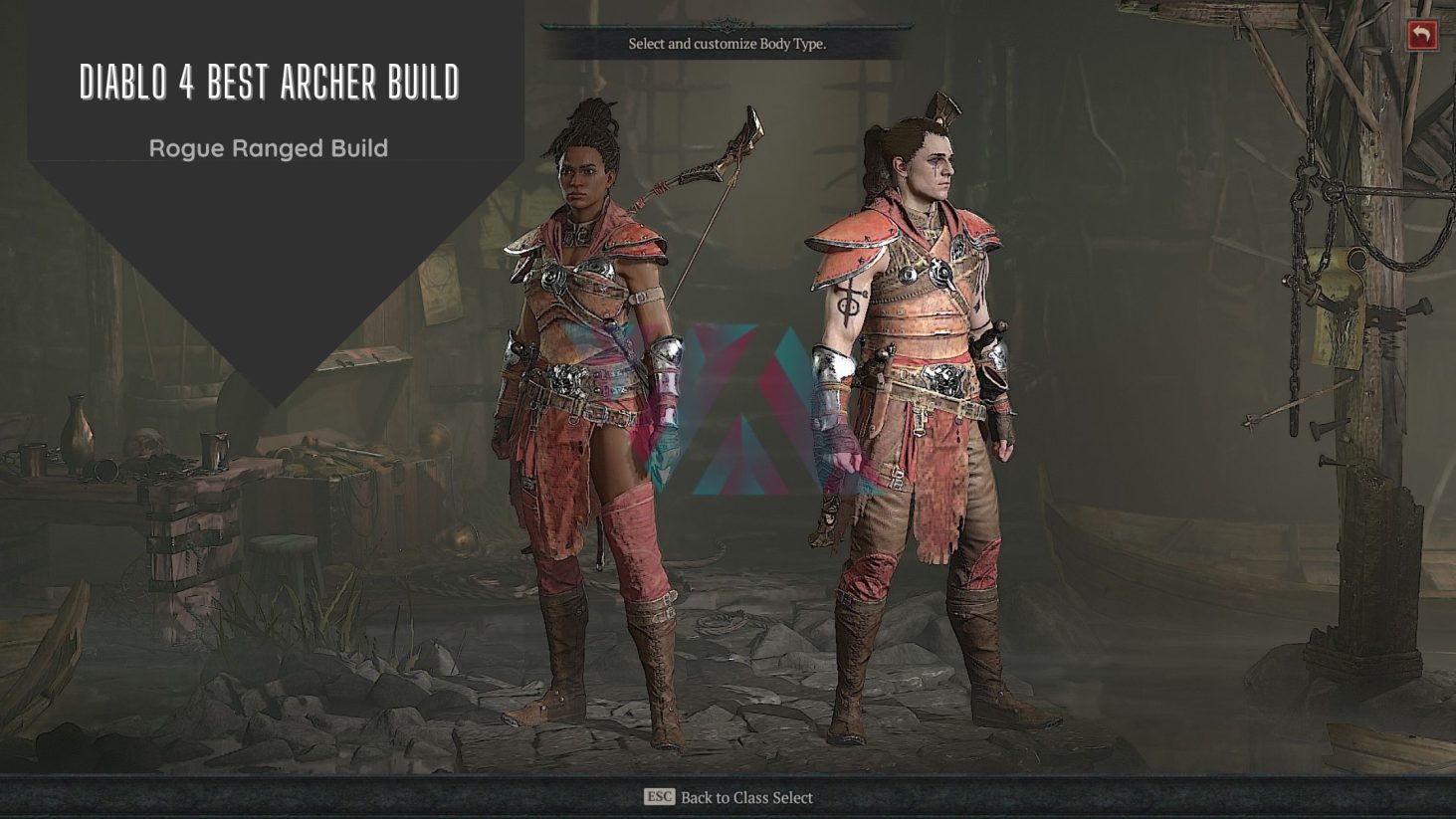
Task: Go back to Class Select
Action: [x=728, y=797]
